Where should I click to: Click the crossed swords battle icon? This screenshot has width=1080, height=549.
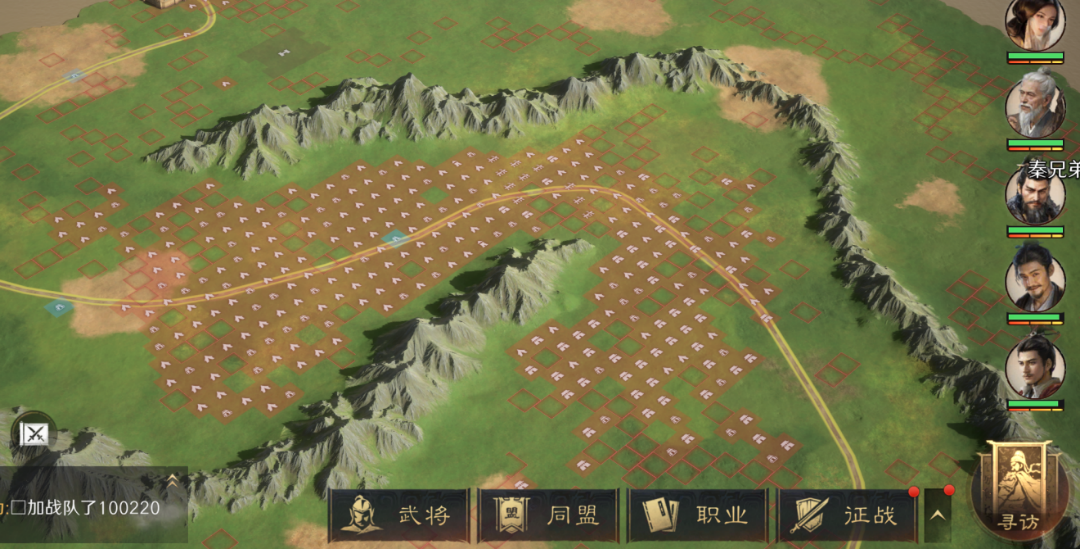(35, 433)
